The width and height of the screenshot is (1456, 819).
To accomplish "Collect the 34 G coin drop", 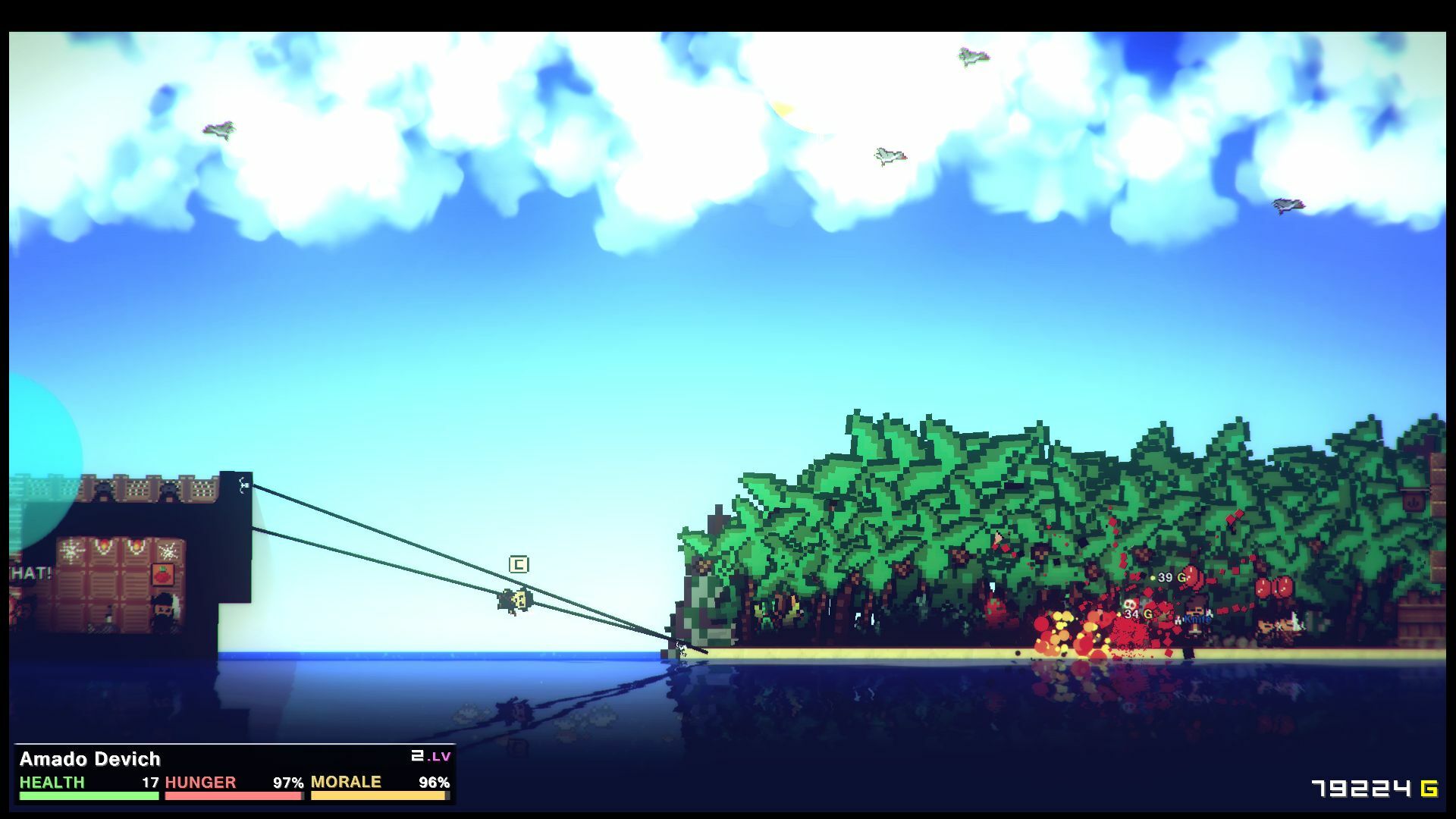I will point(1137,614).
